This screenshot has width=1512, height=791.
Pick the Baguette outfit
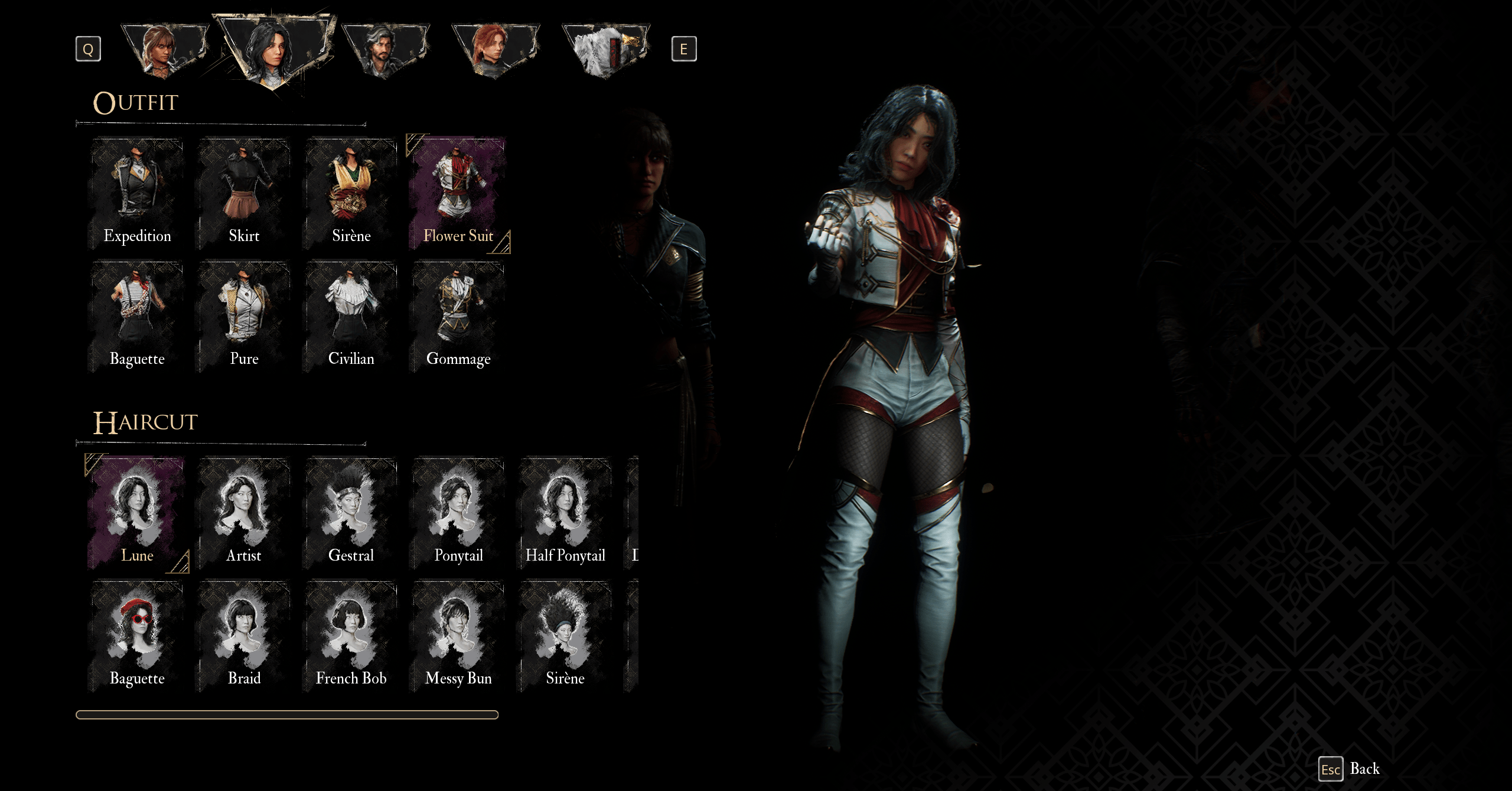[137, 317]
